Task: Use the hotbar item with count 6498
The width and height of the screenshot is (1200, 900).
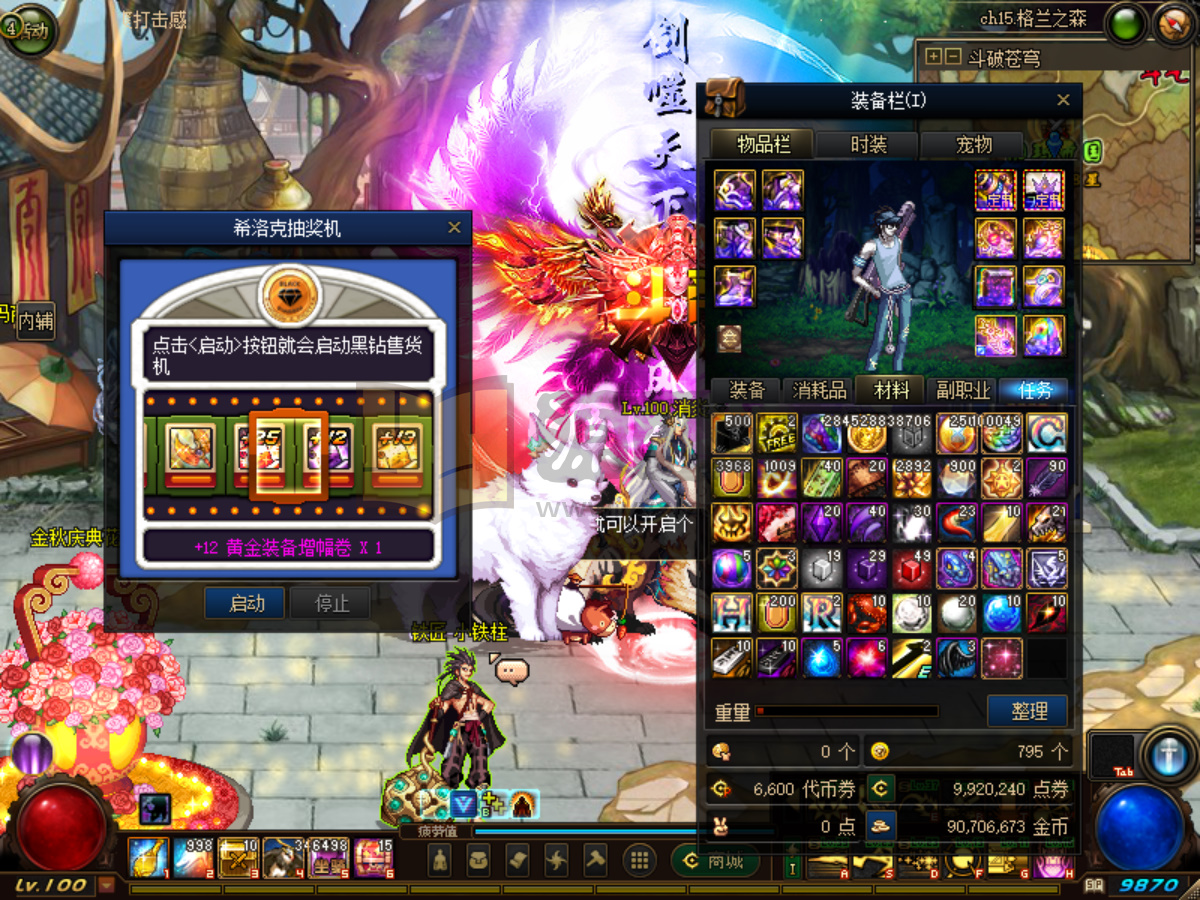Action: pyautogui.click(x=327, y=858)
